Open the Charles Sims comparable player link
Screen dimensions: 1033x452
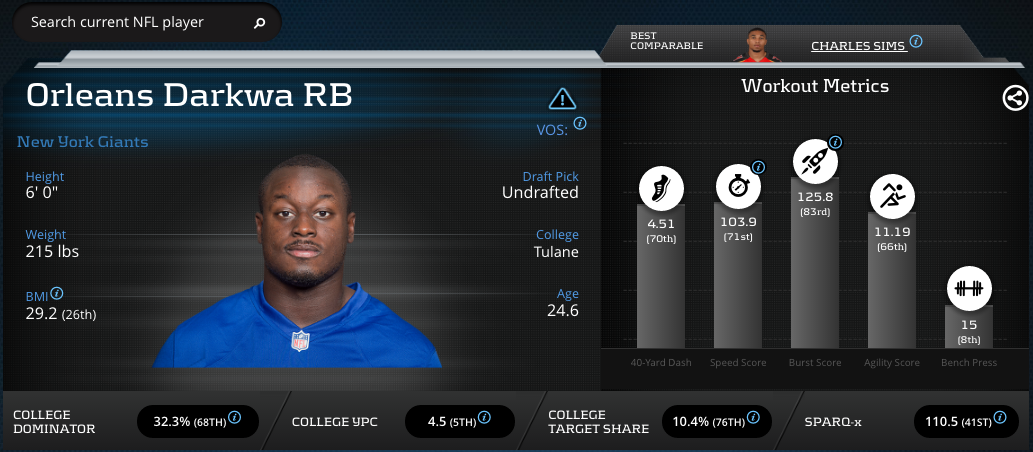click(858, 46)
